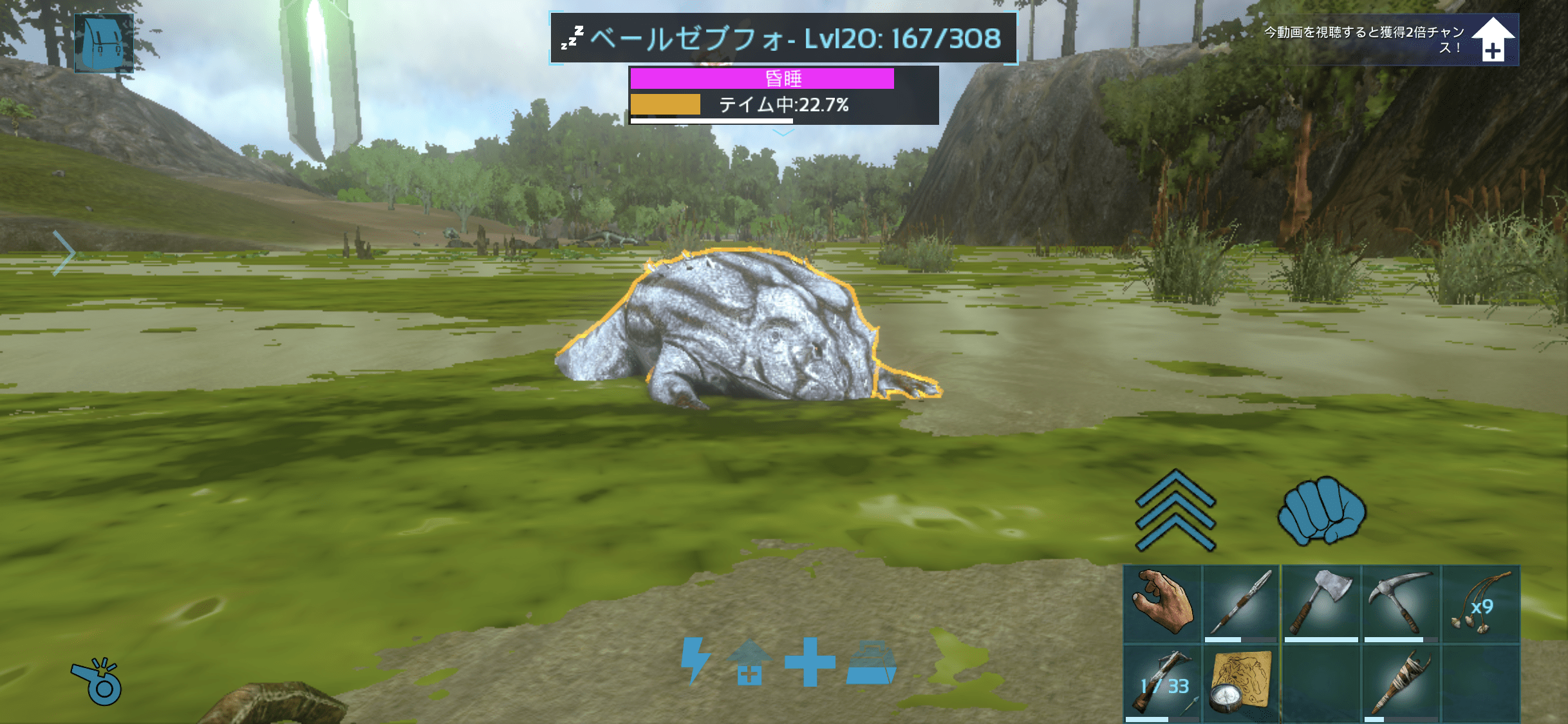Jump with the triple chevron button

(1175, 510)
